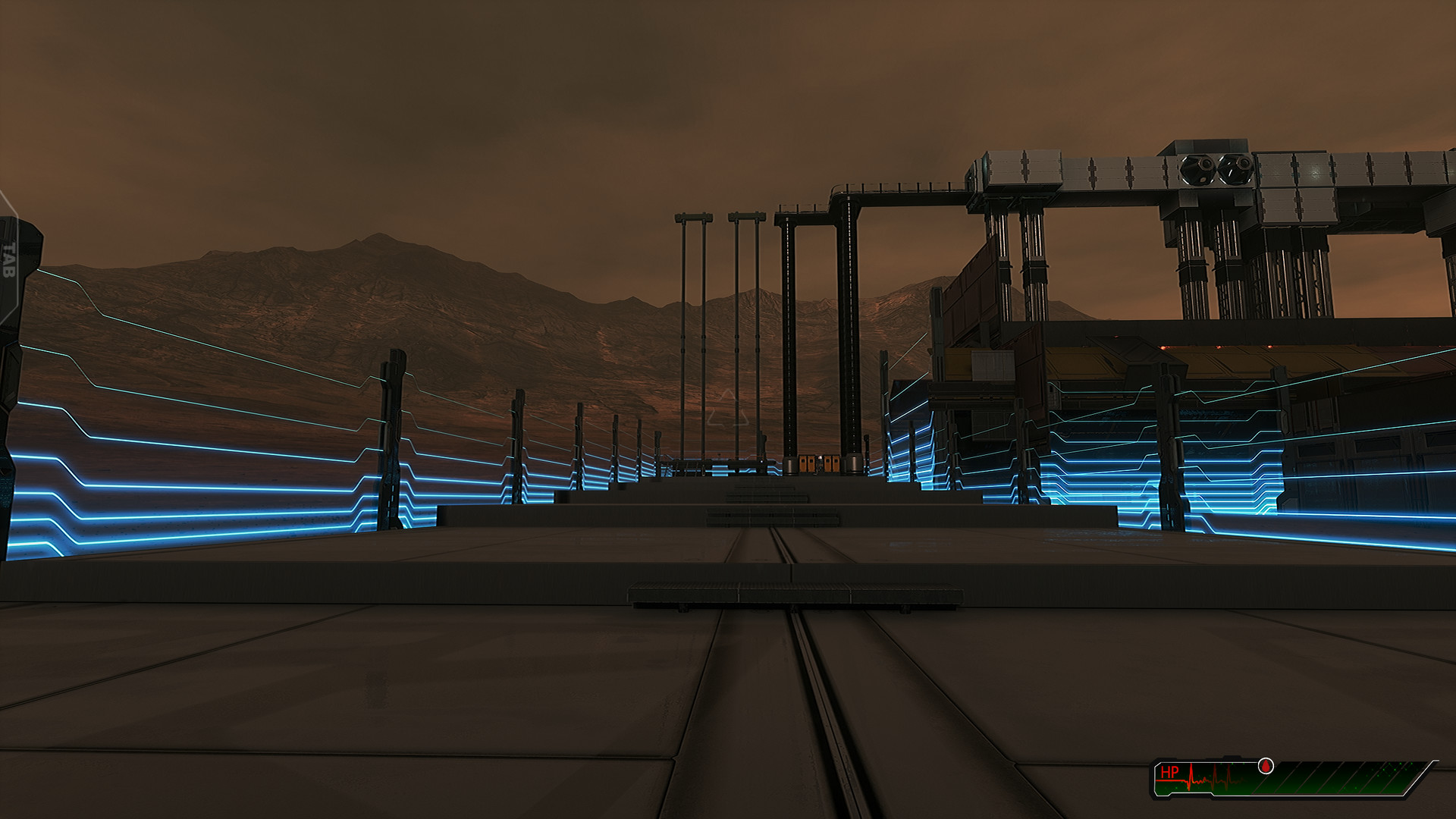Click the orange locker cabinets between the pillars
This screenshot has width=1456, height=819.
(x=817, y=465)
